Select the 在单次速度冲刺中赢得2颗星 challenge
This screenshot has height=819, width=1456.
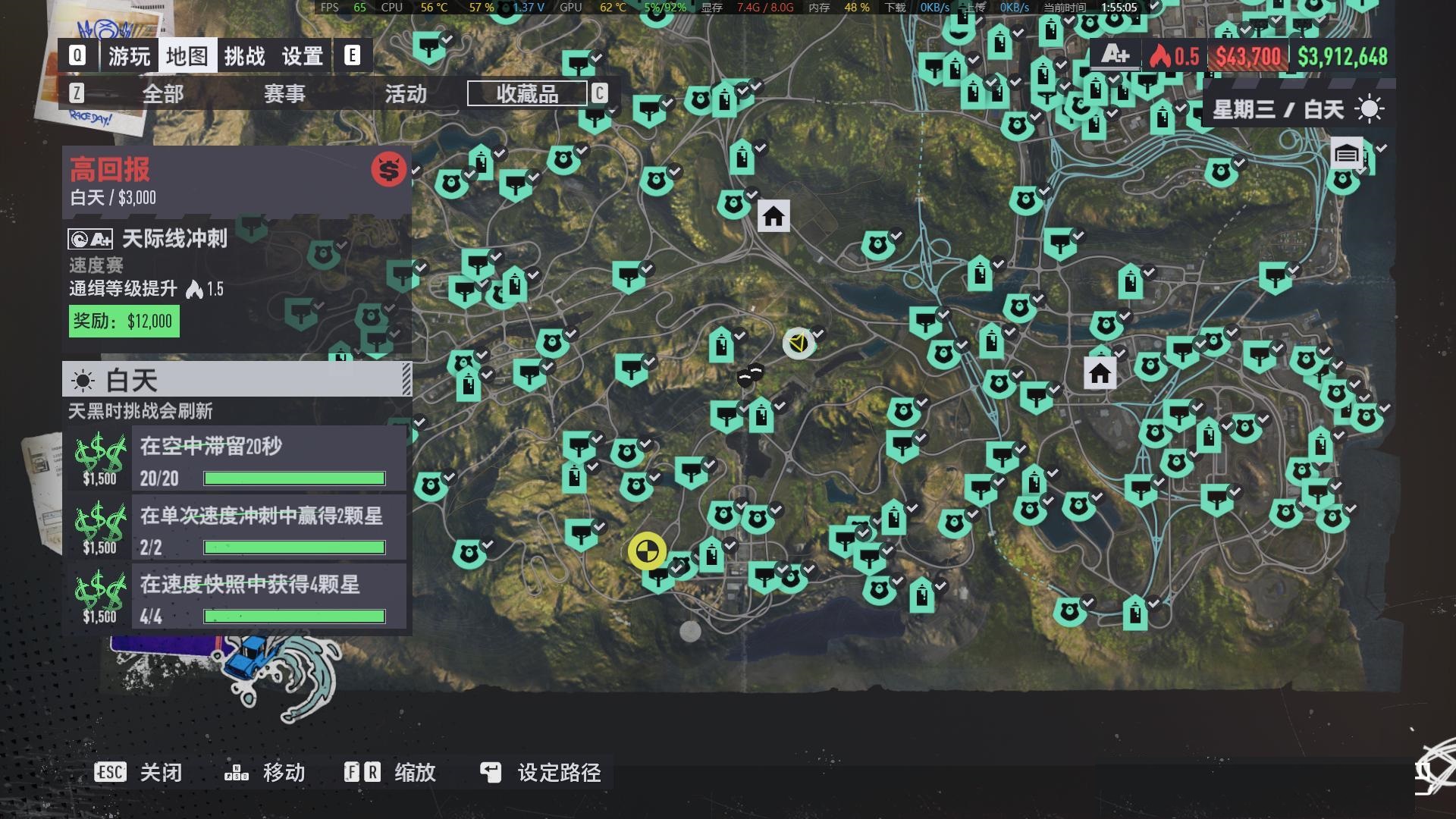pyautogui.click(x=268, y=529)
